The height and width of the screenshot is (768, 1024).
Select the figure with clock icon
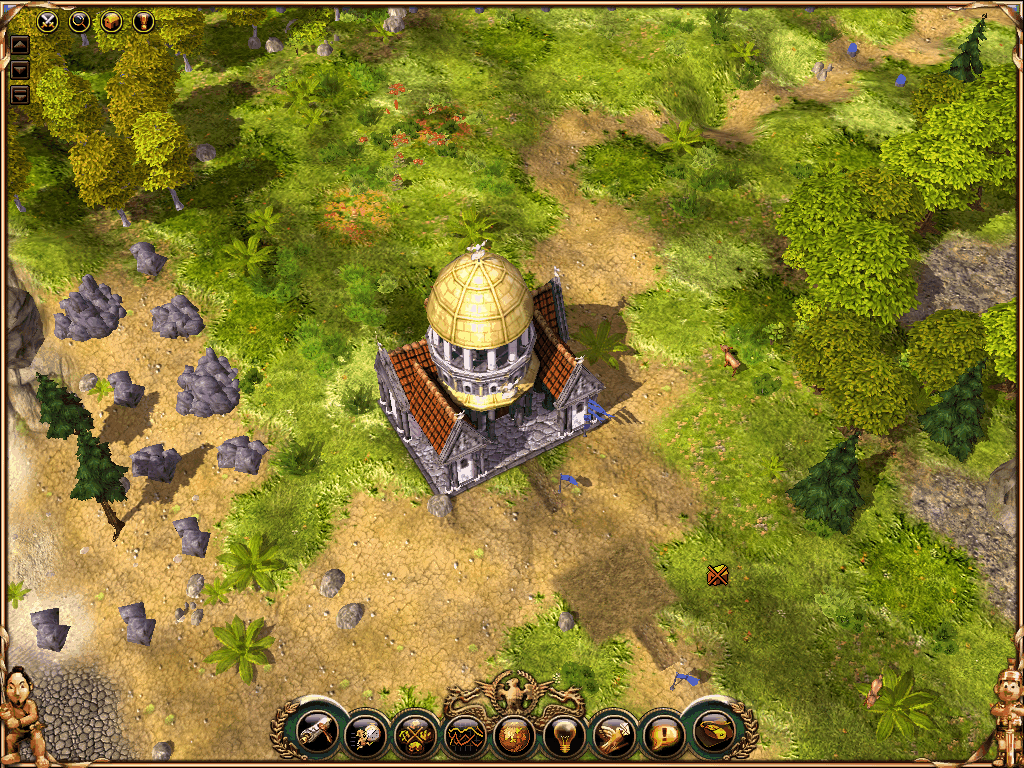point(365,736)
